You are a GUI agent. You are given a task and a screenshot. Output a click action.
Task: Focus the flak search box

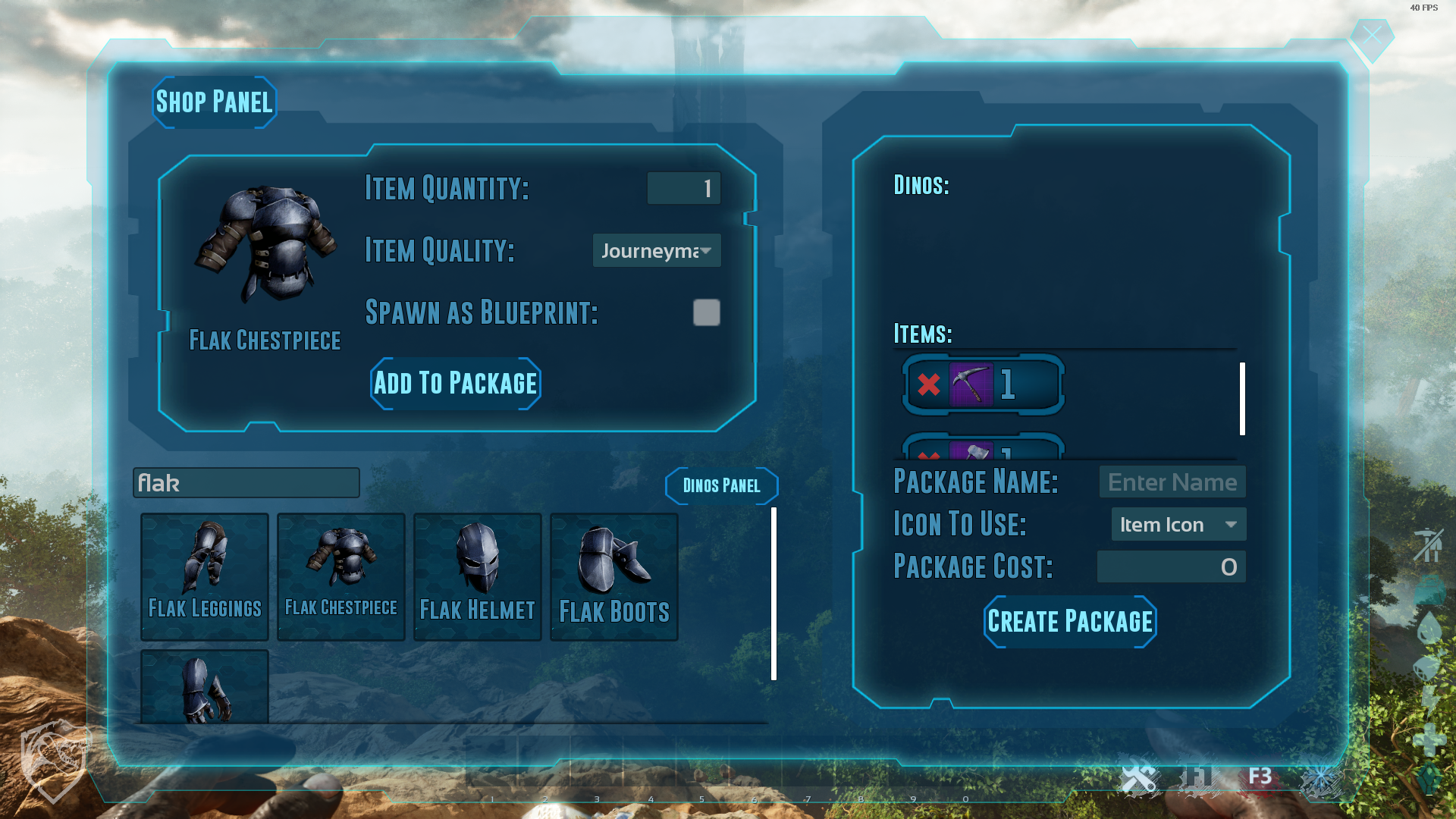click(x=246, y=483)
